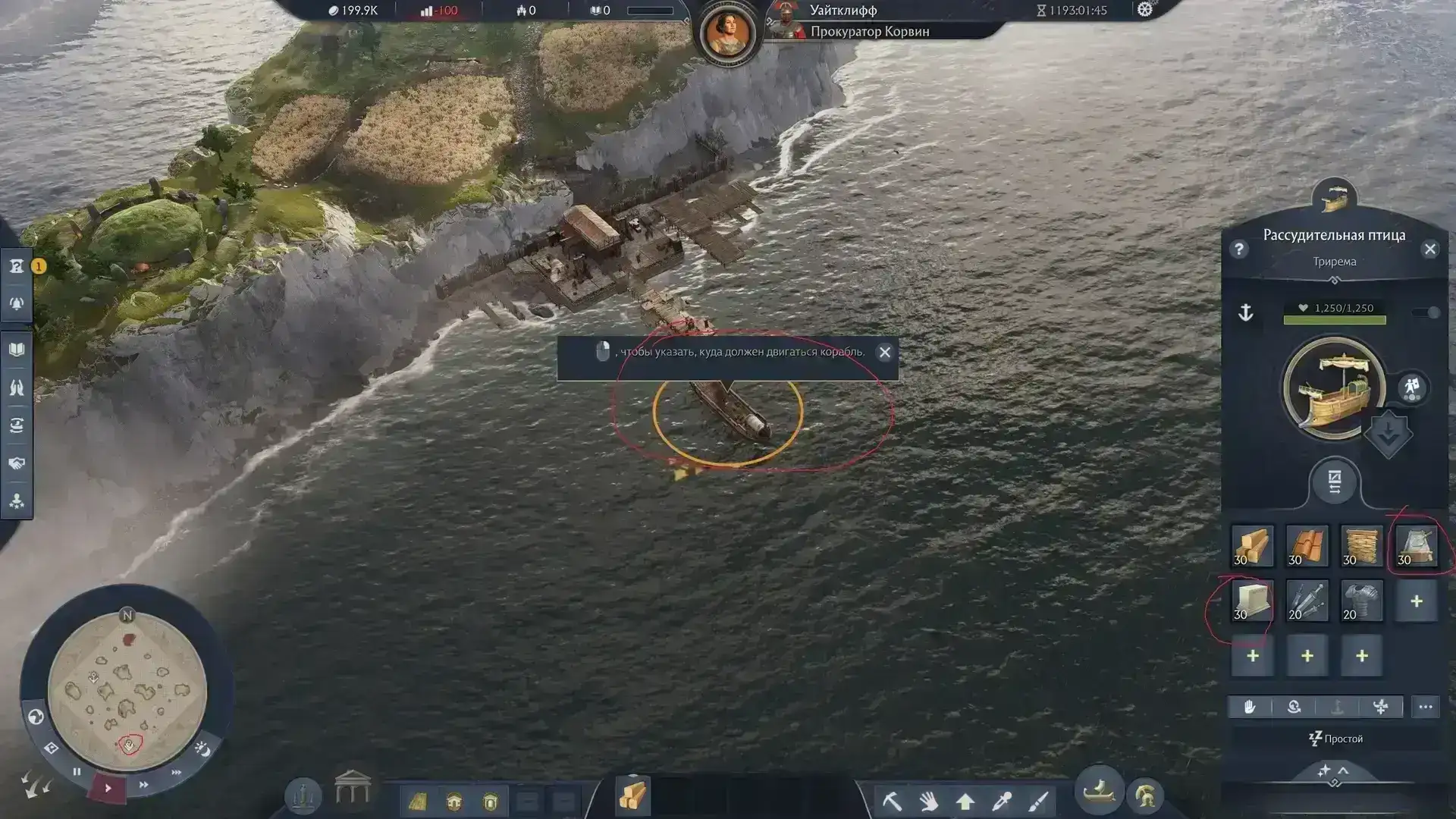
Task: Click the ship's anchor icon
Action: point(1245,312)
